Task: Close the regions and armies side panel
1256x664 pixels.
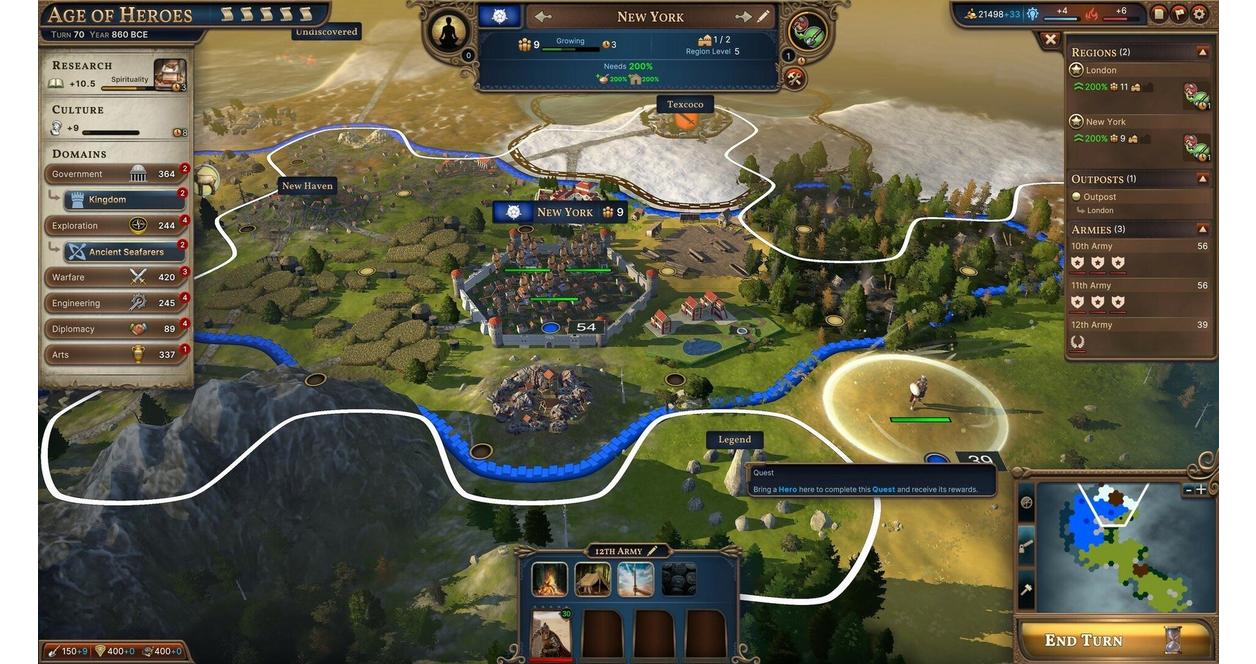Action: (x=1050, y=40)
